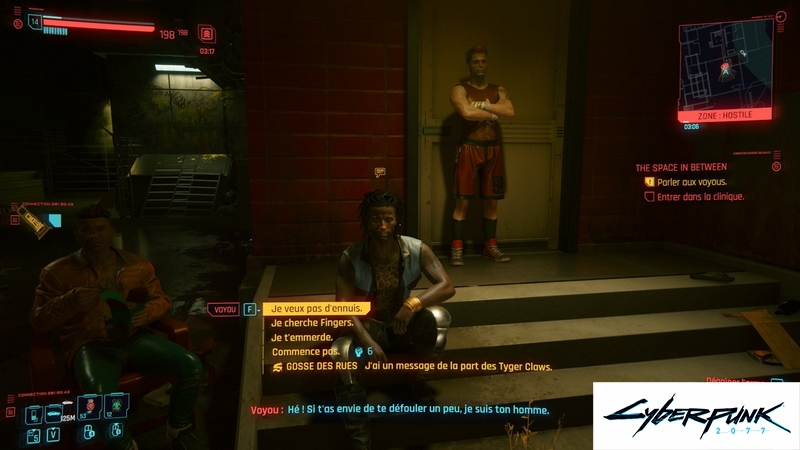Use the red grenade quick slot

coord(89,406)
